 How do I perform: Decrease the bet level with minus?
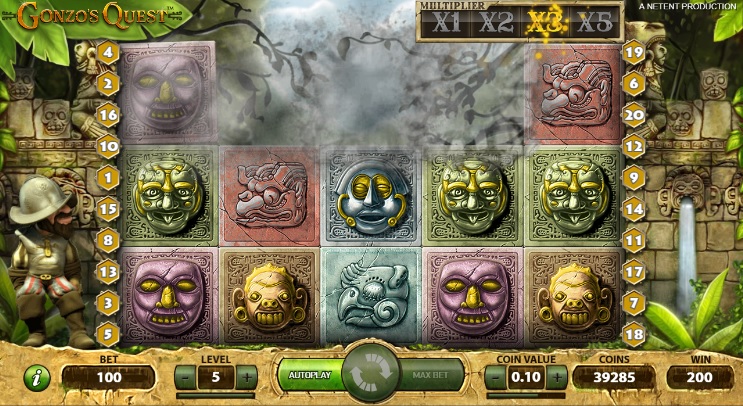[x=186, y=377]
